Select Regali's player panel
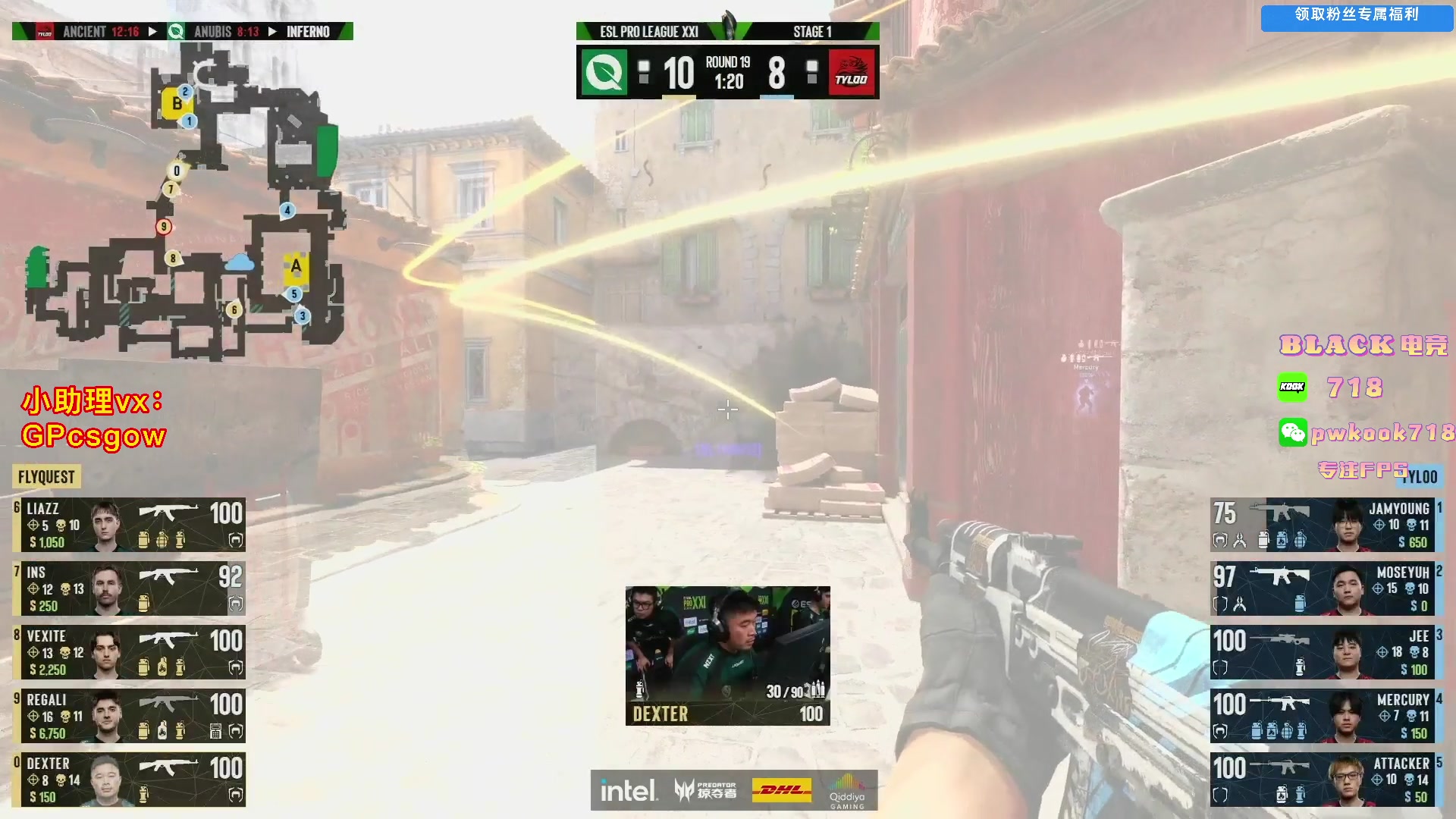Viewport: 1456px width, 819px height. tap(129, 716)
